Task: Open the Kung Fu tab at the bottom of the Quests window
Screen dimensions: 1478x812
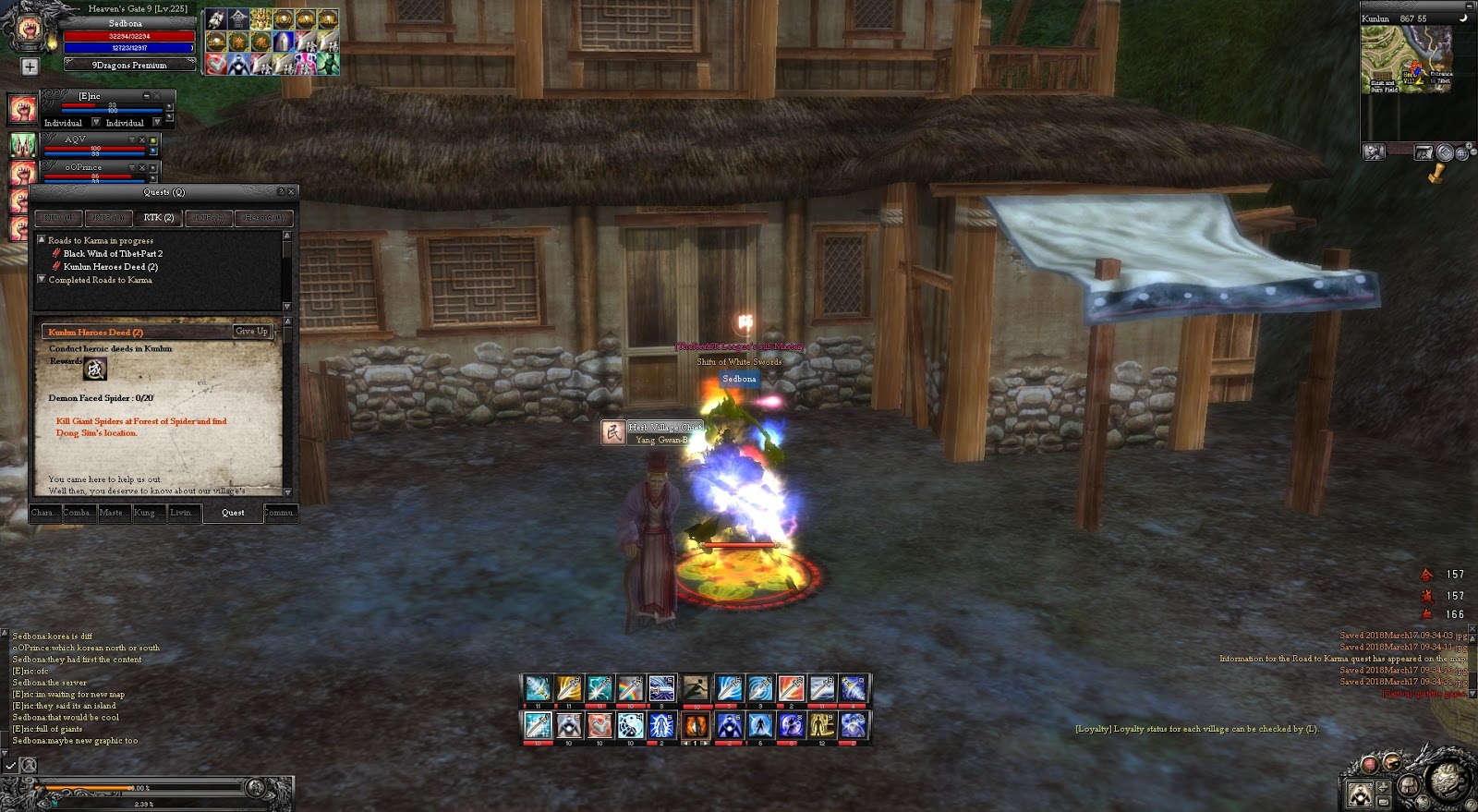Action: click(148, 513)
